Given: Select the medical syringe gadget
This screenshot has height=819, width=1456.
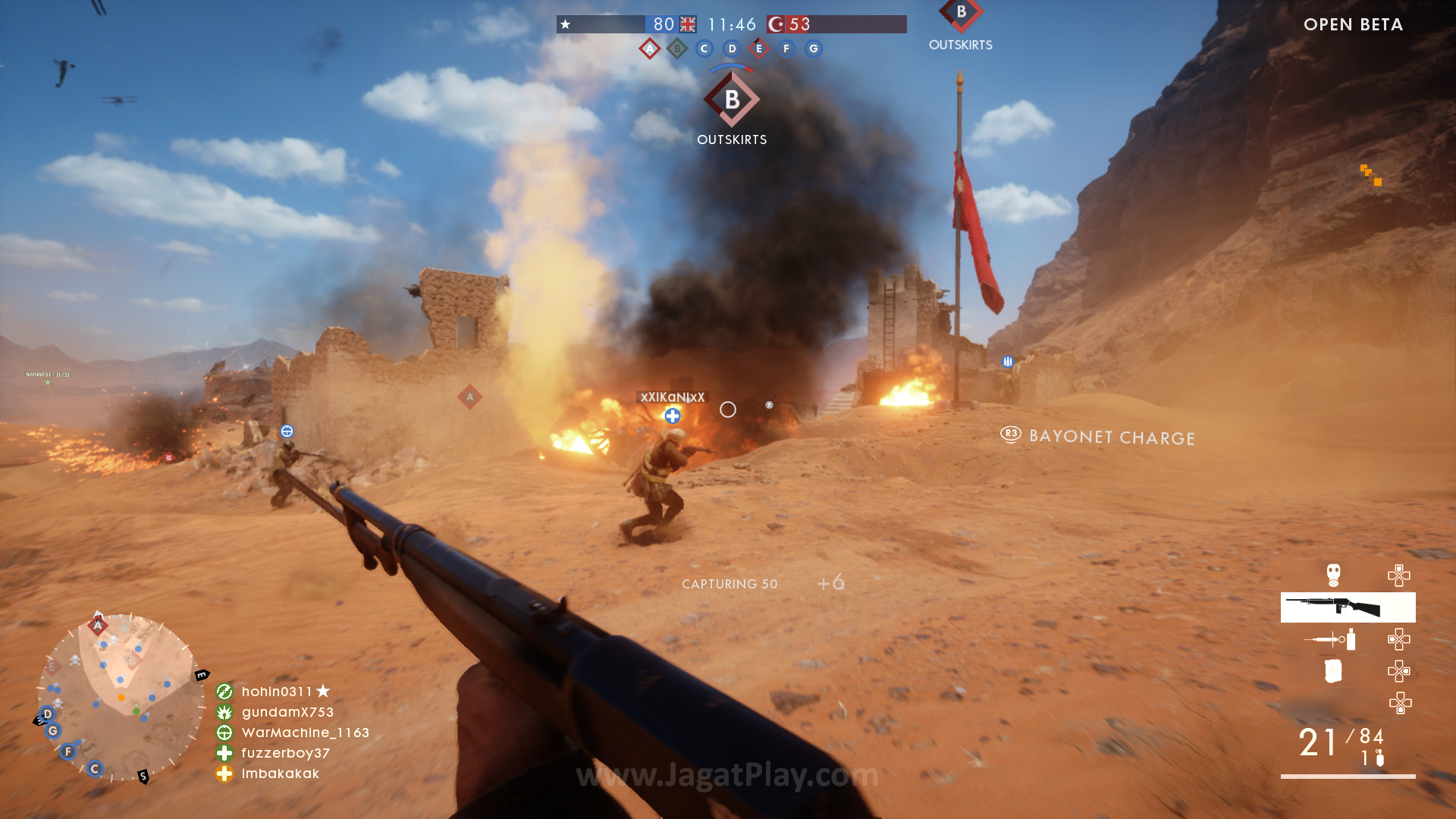Looking at the screenshot, I should coord(1331,639).
